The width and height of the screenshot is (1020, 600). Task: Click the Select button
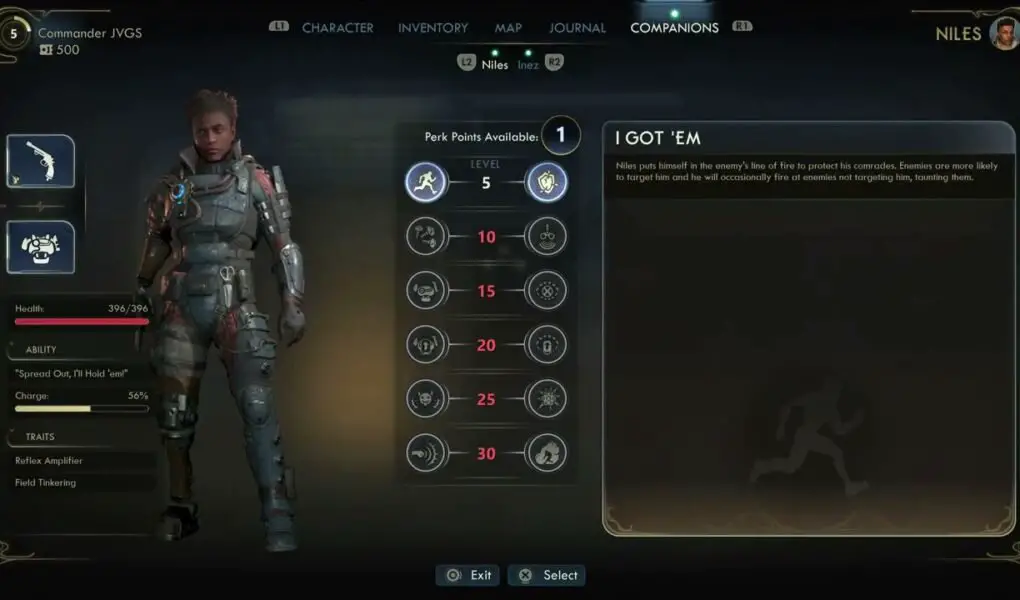click(x=547, y=575)
